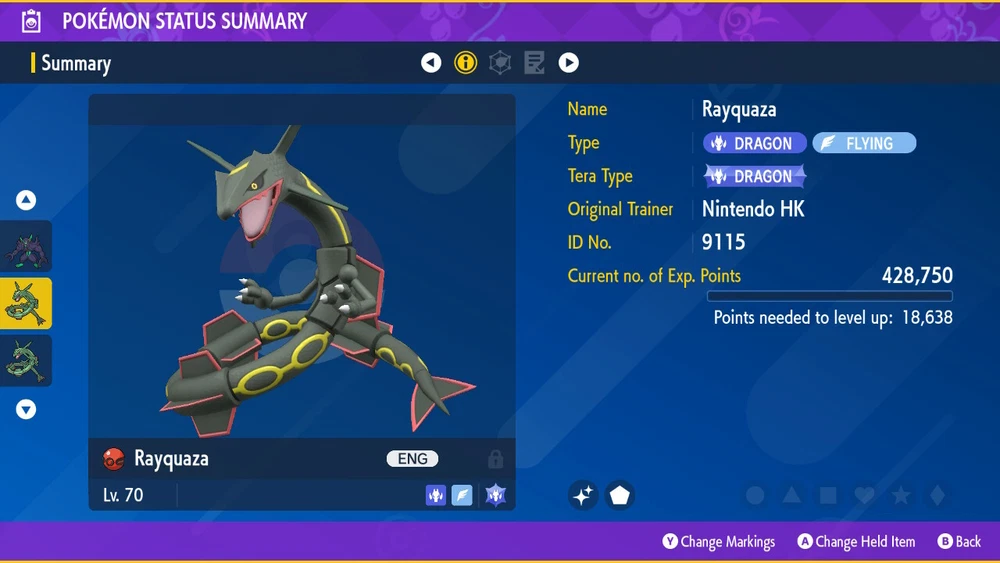Toggle the triangle marking
Viewport: 1000px width, 563px height.
click(x=791, y=495)
